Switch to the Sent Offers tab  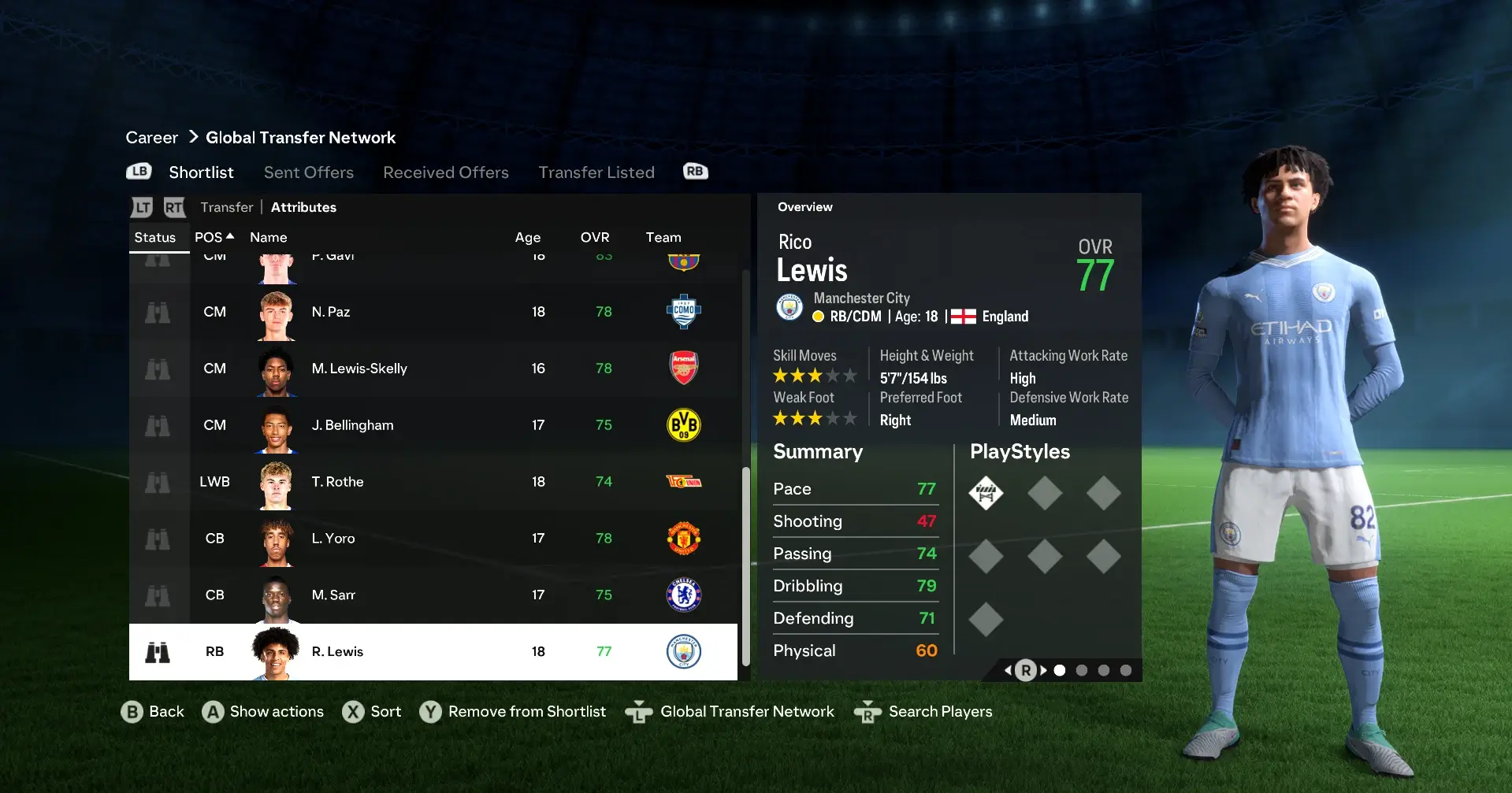pos(308,172)
